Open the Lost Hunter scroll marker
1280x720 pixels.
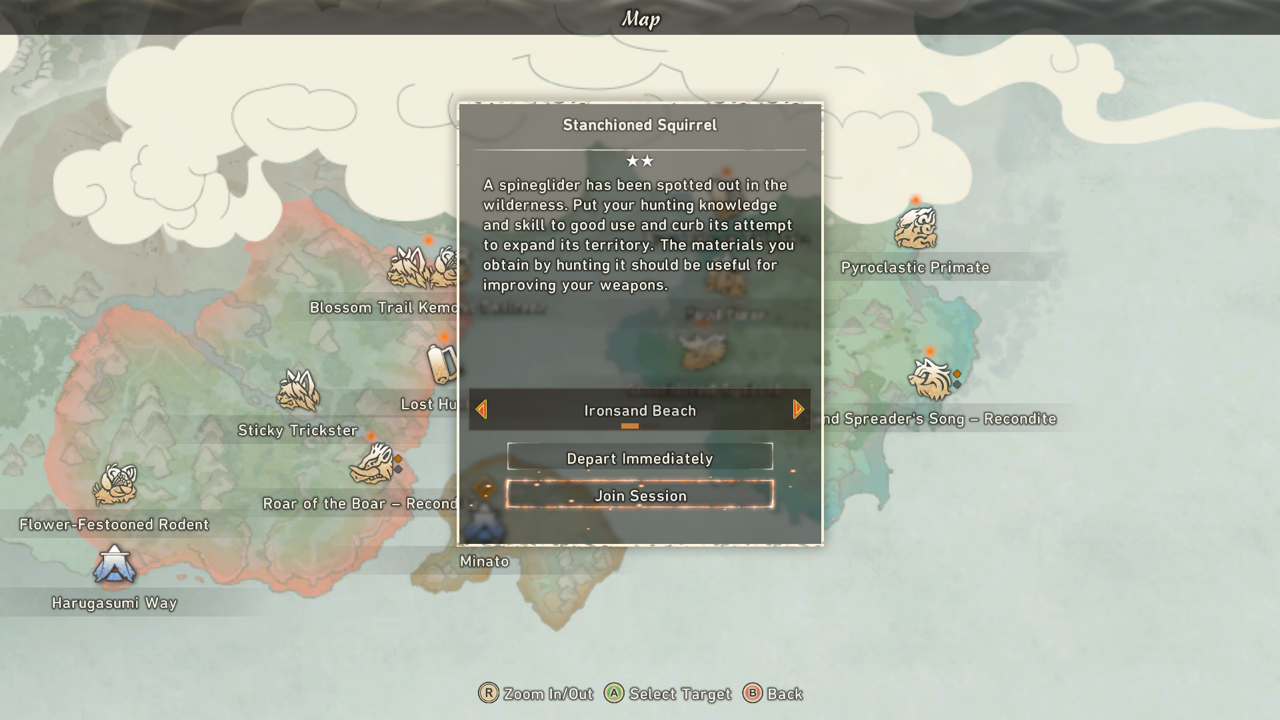pos(442,365)
